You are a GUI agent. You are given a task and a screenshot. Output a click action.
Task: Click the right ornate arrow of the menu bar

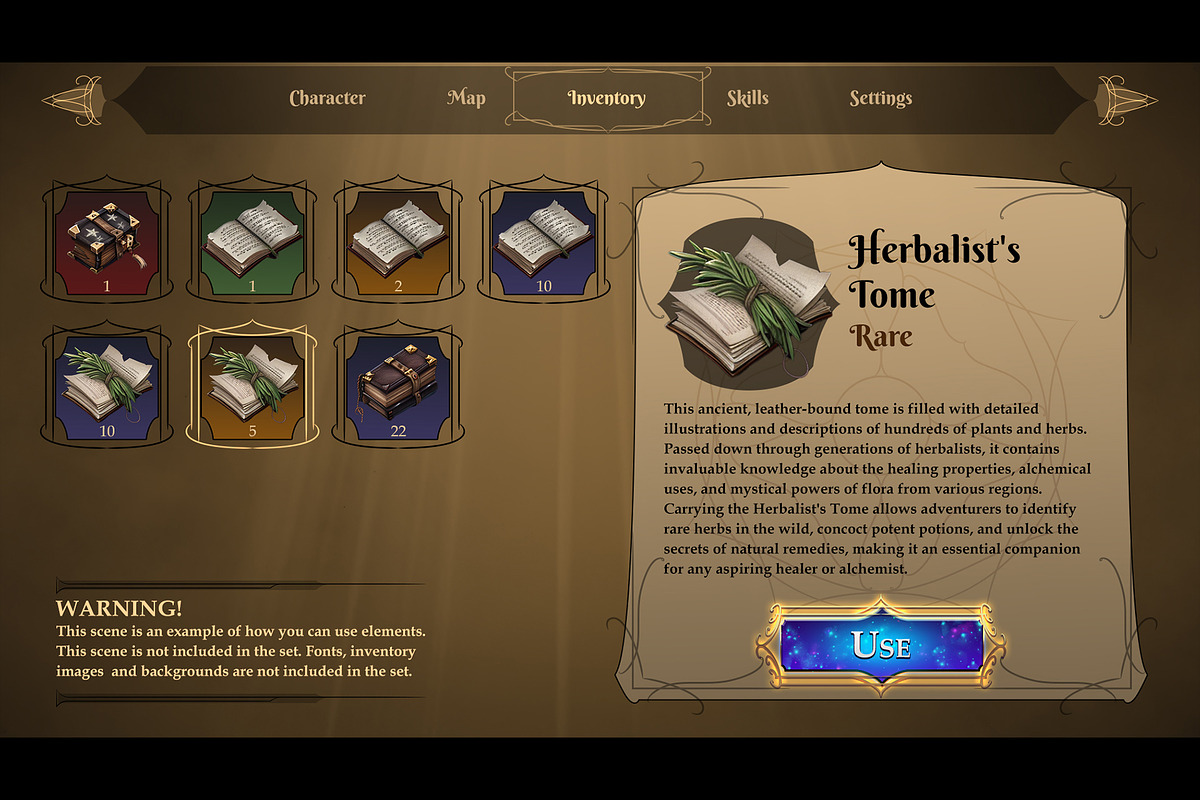1127,99
